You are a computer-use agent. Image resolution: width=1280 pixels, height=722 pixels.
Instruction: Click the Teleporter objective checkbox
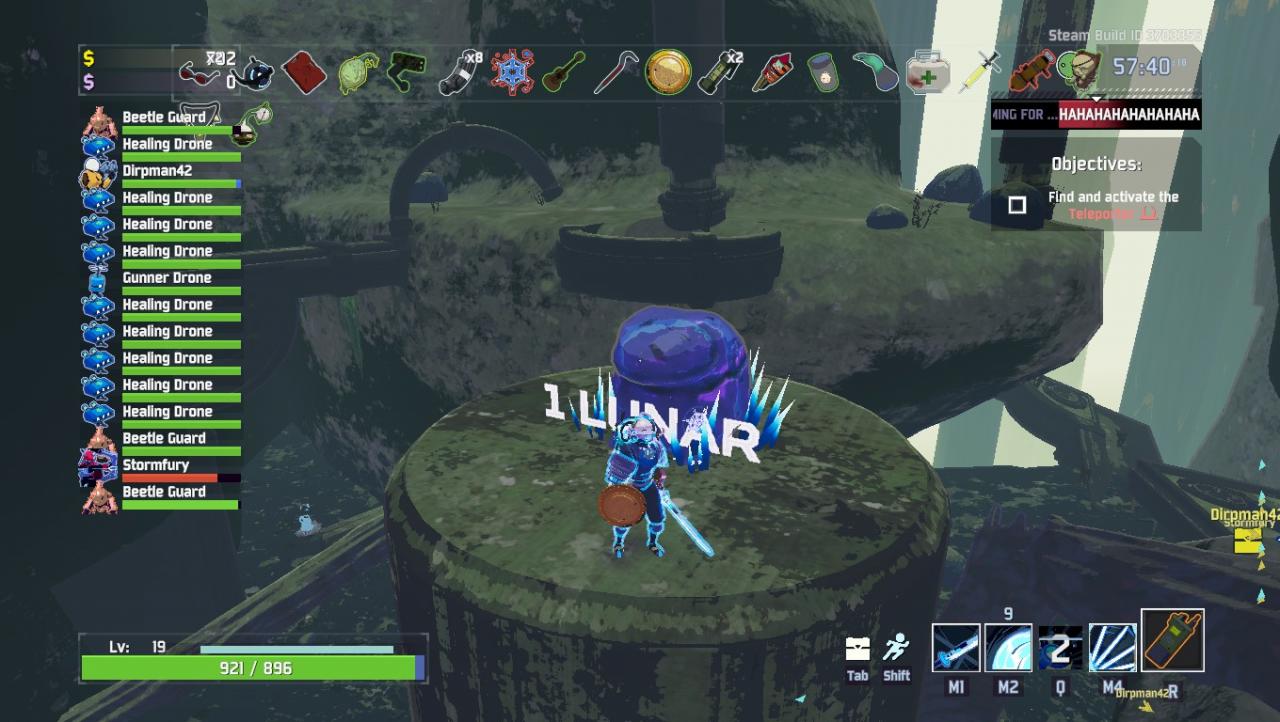[1017, 205]
